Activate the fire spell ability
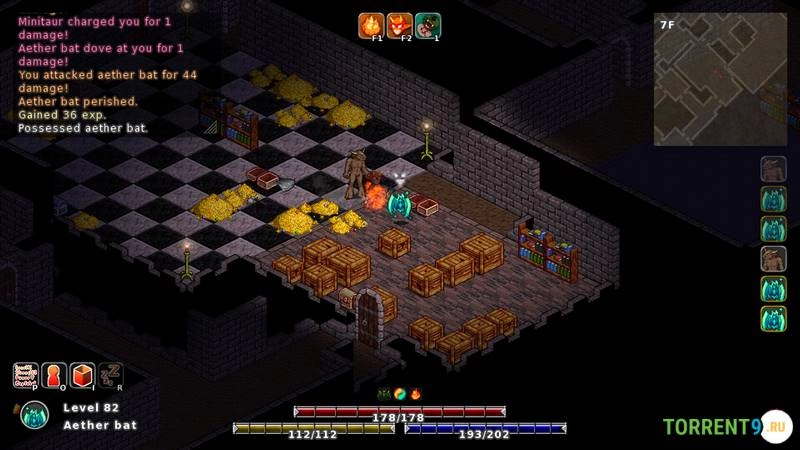This screenshot has width=800, height=450. pos(371,25)
